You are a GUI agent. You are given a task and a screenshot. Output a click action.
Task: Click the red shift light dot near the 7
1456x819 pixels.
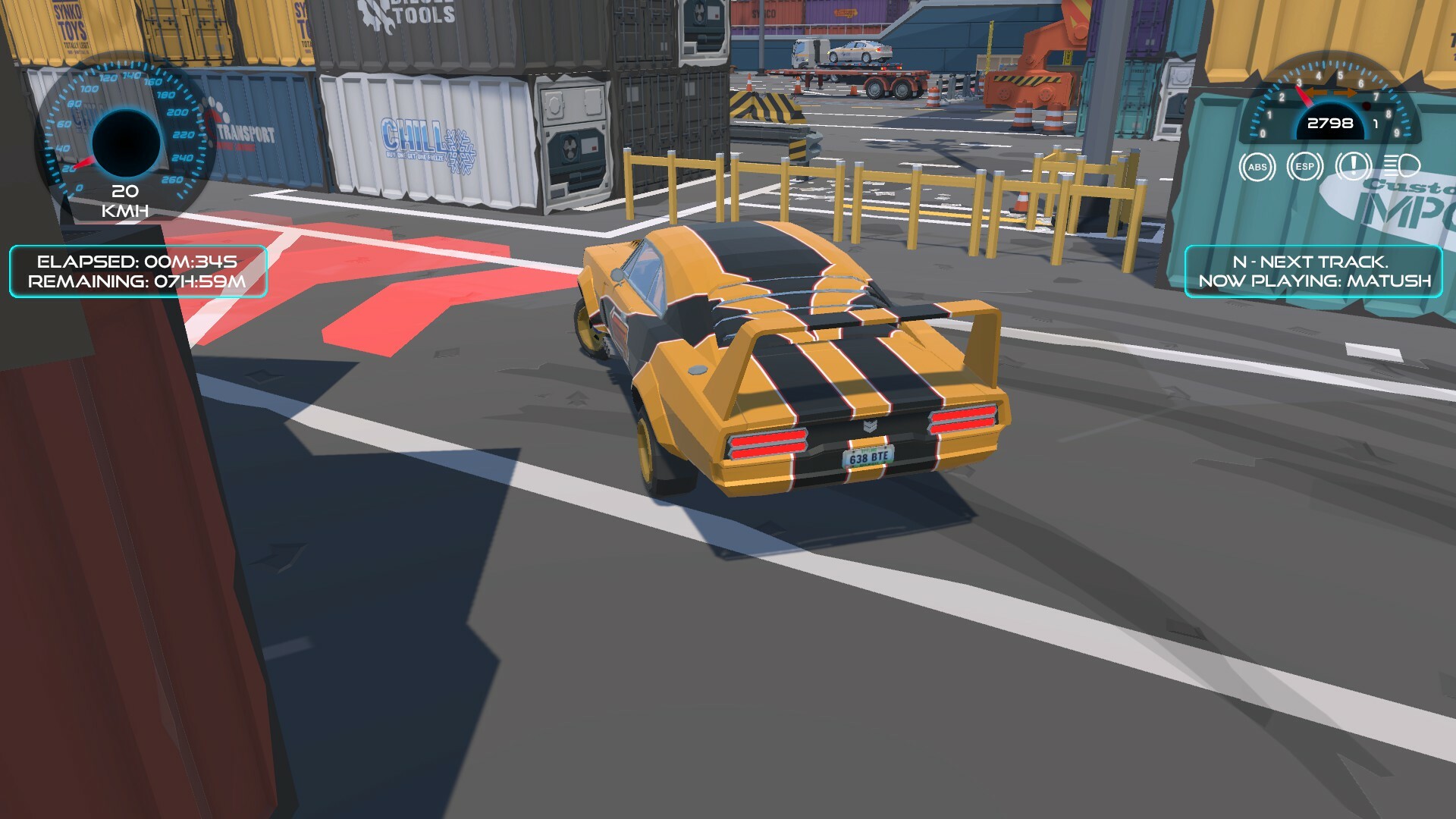click(x=1367, y=106)
